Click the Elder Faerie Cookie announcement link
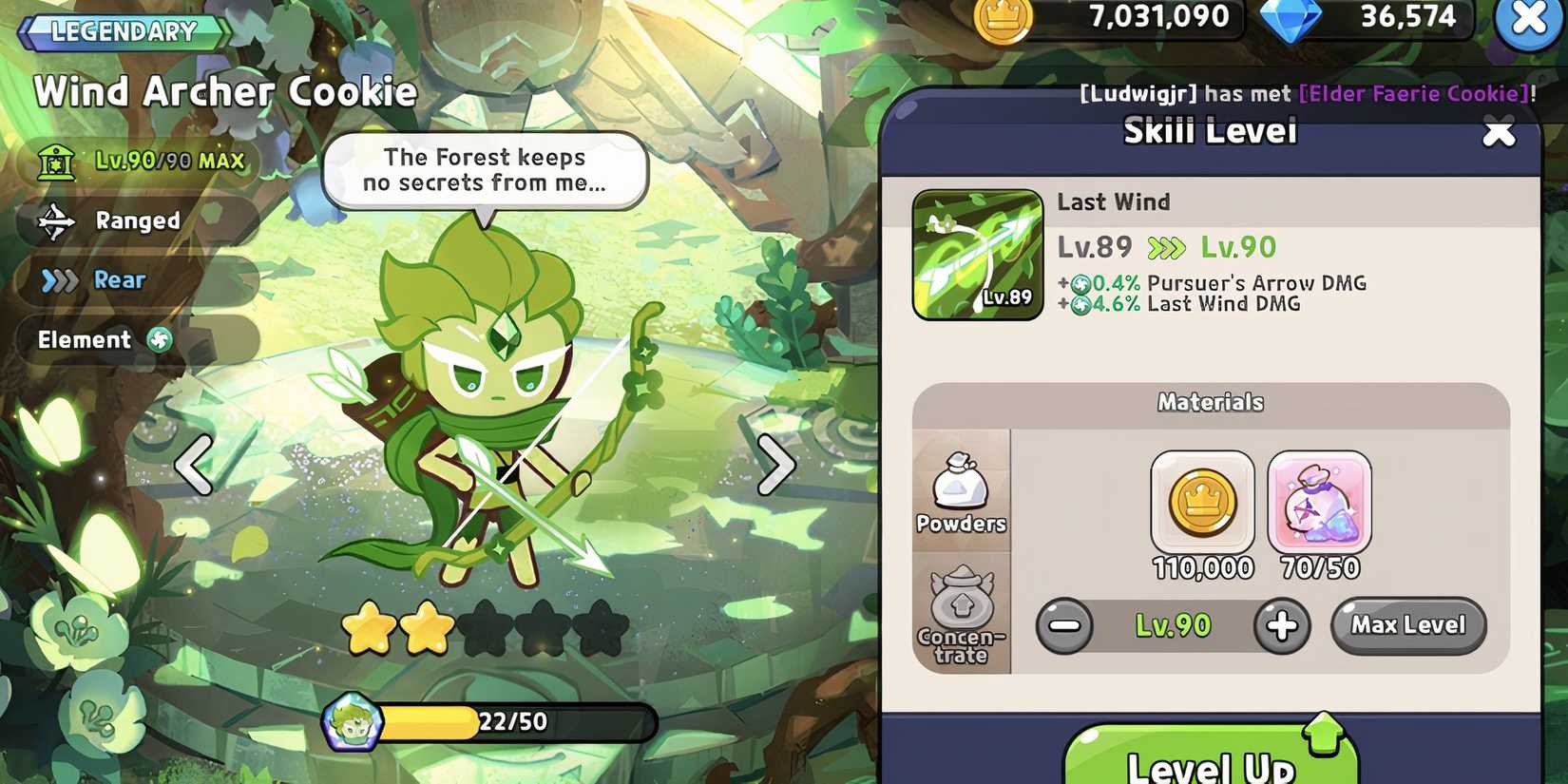The height and width of the screenshot is (784, 1568). pos(1411,93)
